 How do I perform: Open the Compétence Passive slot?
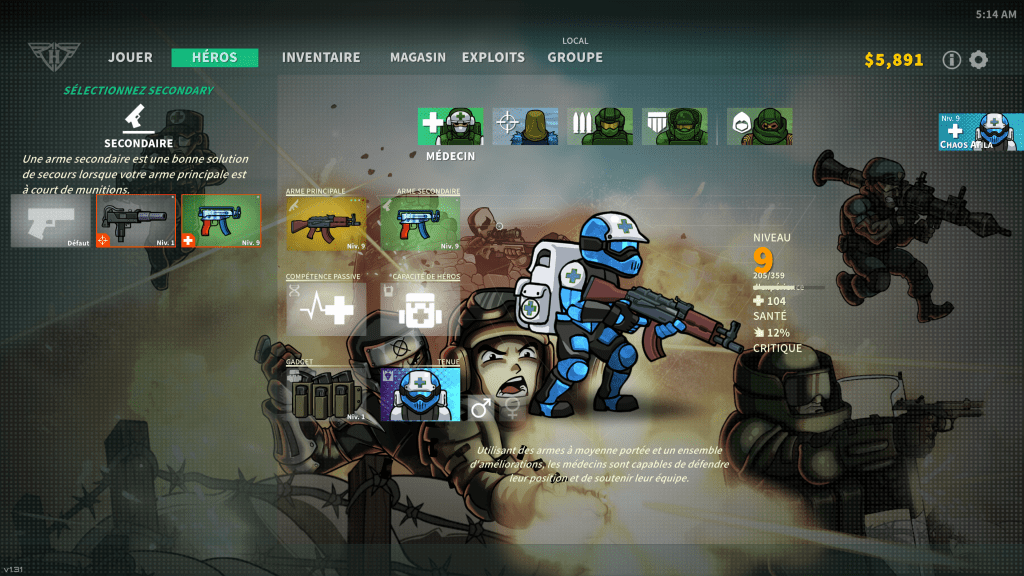pyautogui.click(x=326, y=308)
